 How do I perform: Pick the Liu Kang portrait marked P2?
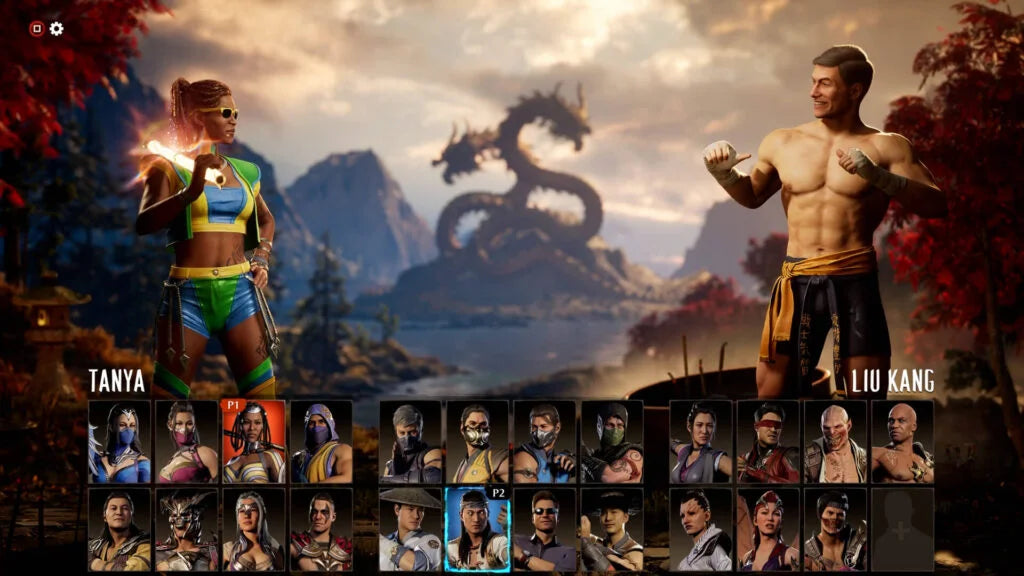click(477, 529)
